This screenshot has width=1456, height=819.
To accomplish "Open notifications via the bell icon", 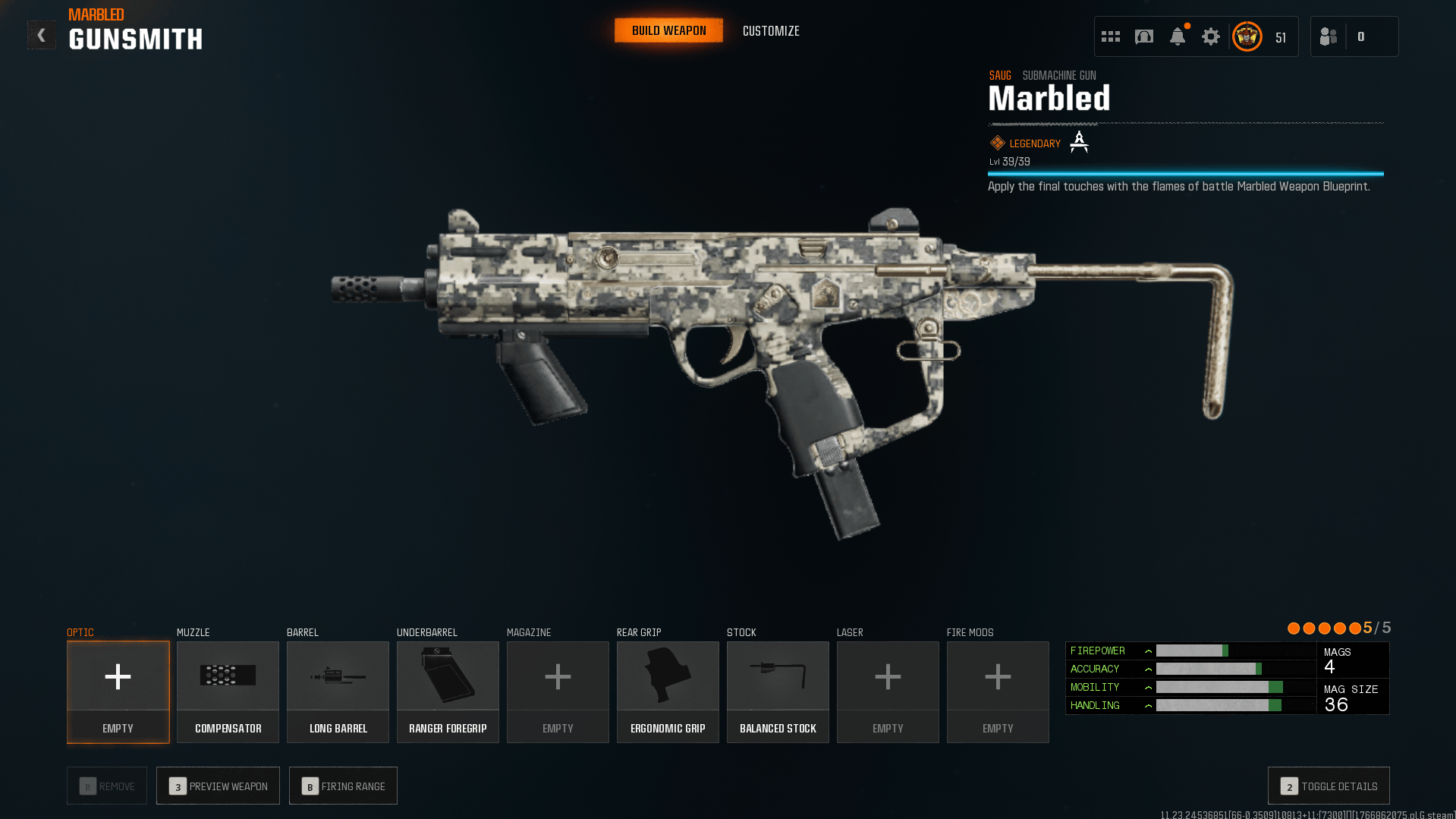I will [1177, 36].
